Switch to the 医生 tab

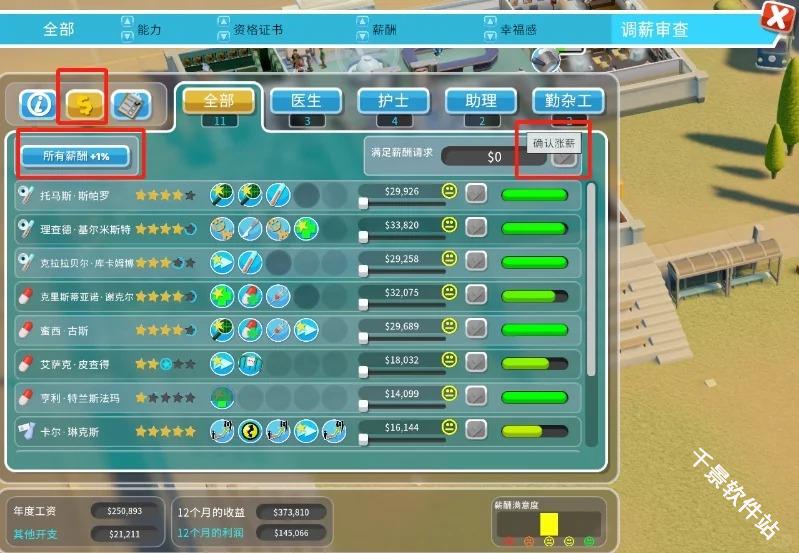point(306,102)
